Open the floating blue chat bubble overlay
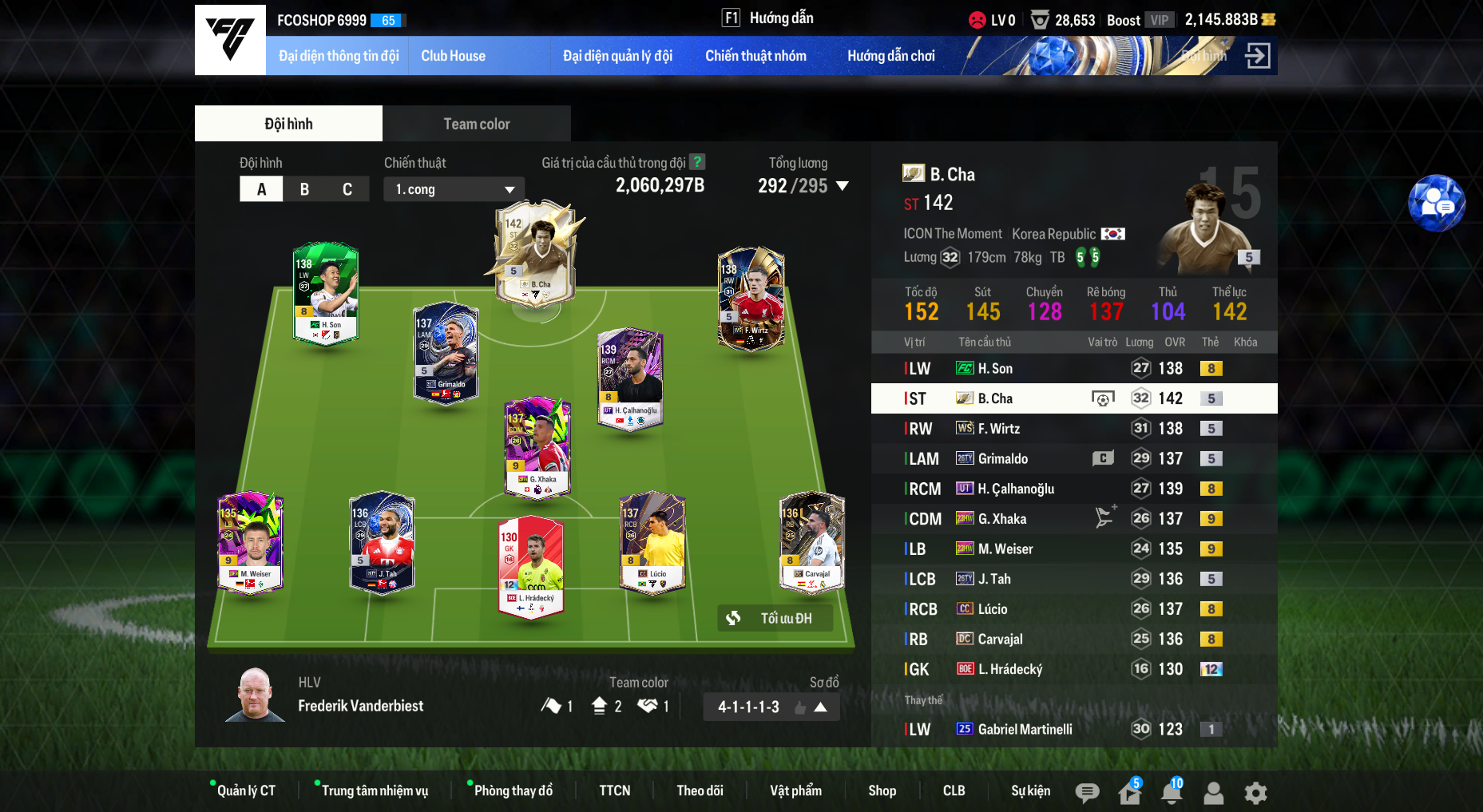1483x812 pixels. click(1436, 204)
